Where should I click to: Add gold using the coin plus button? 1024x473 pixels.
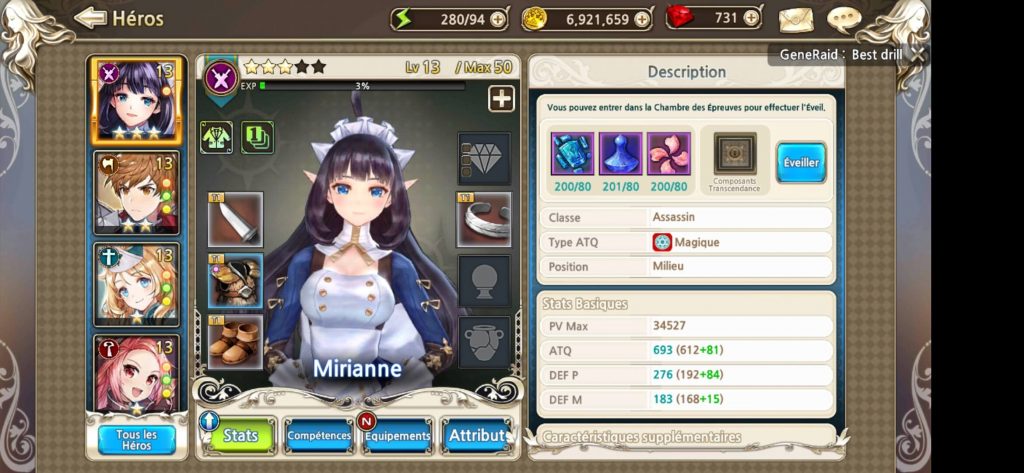642,19
